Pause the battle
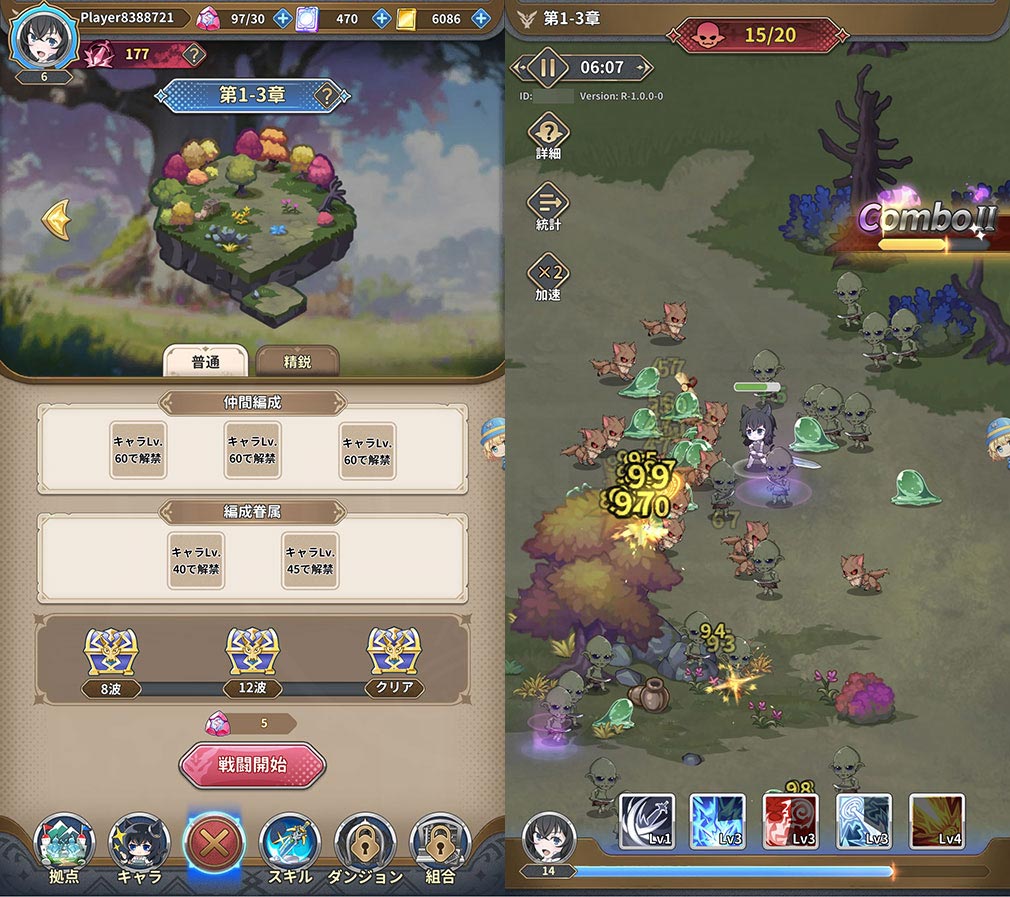The height and width of the screenshot is (897, 1010). coord(547,68)
